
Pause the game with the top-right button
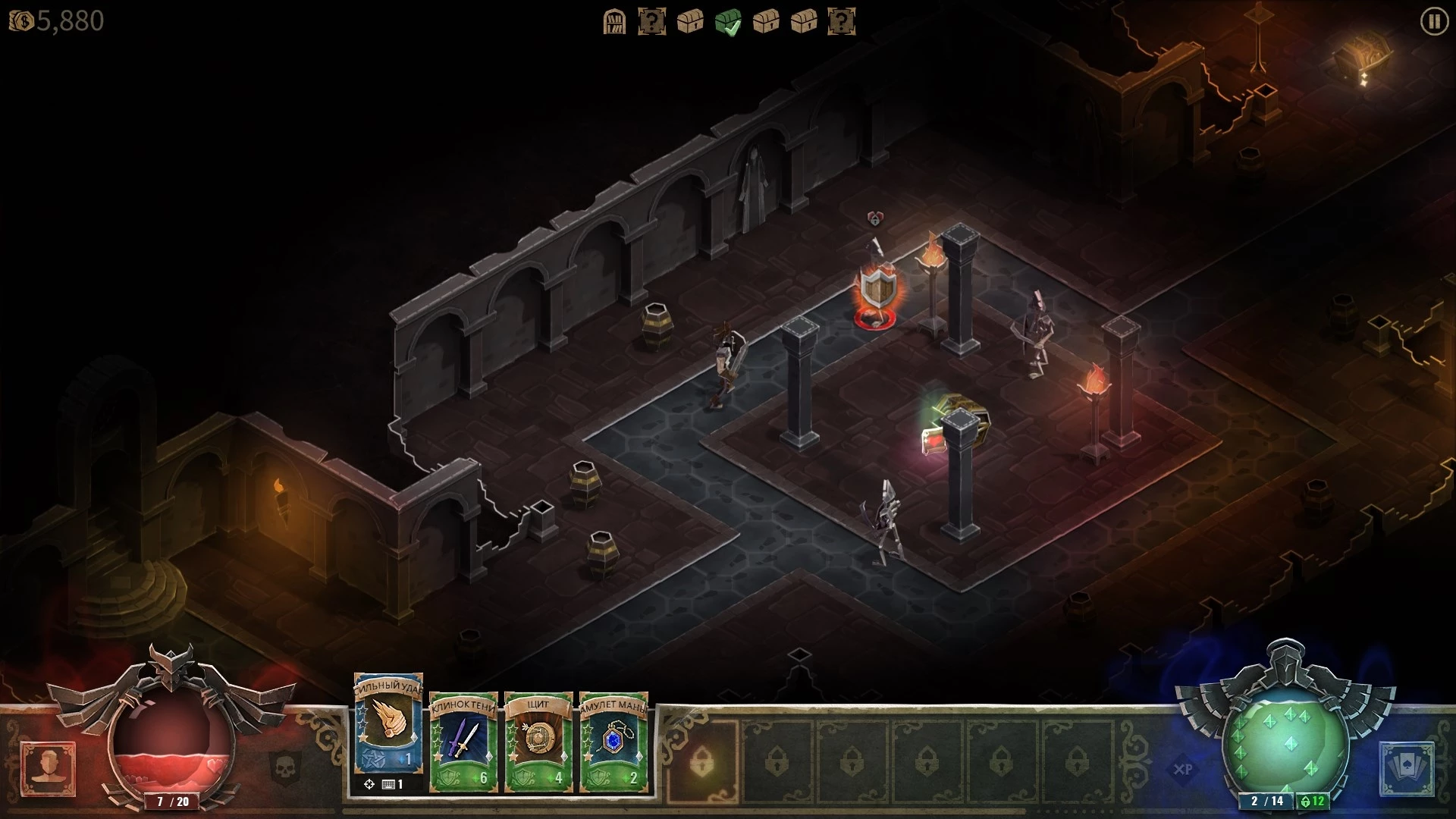pyautogui.click(x=1433, y=22)
